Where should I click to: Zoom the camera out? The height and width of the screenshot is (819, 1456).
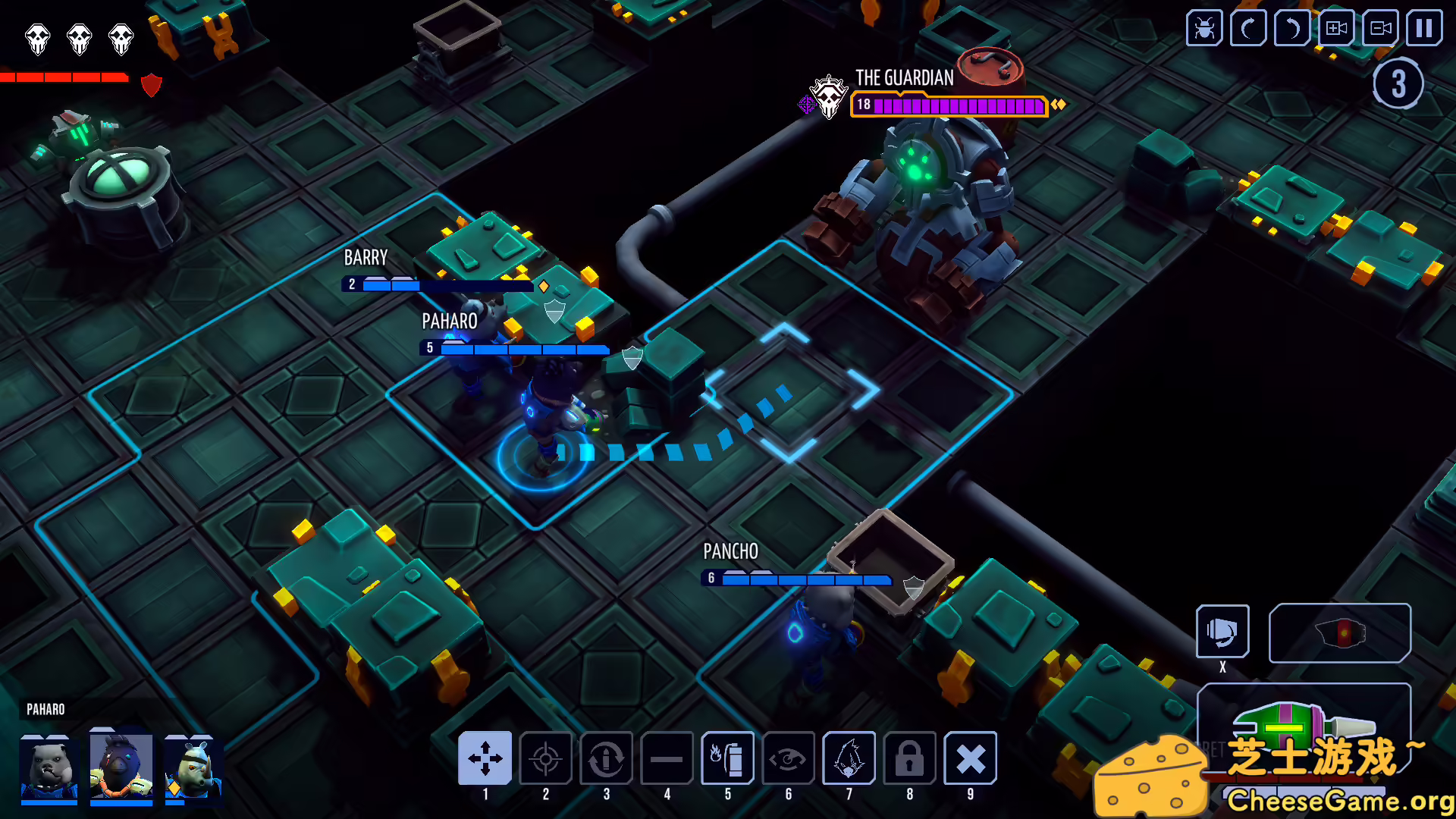click(x=1379, y=29)
